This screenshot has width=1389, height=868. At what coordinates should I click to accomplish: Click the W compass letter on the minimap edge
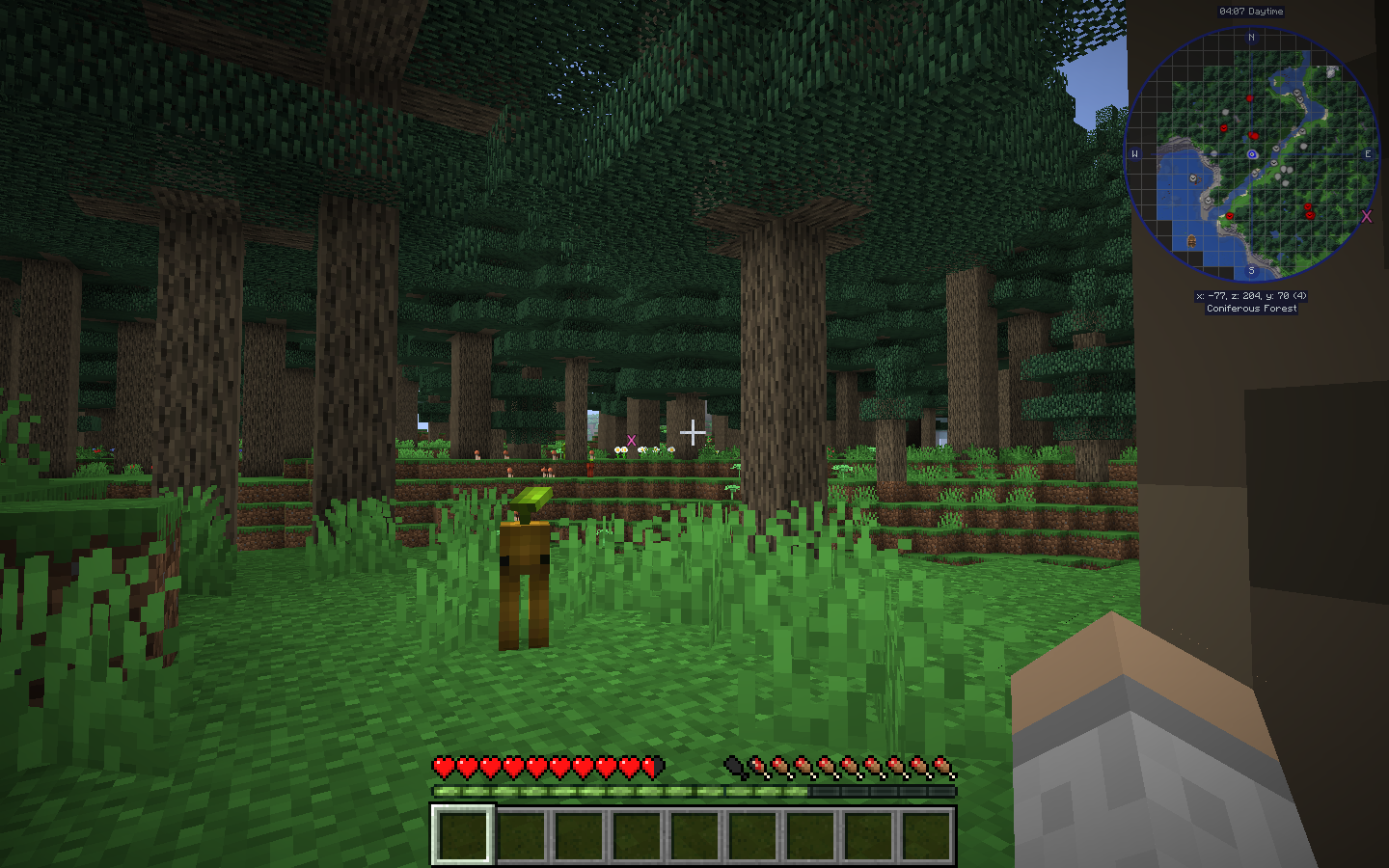tap(1134, 153)
